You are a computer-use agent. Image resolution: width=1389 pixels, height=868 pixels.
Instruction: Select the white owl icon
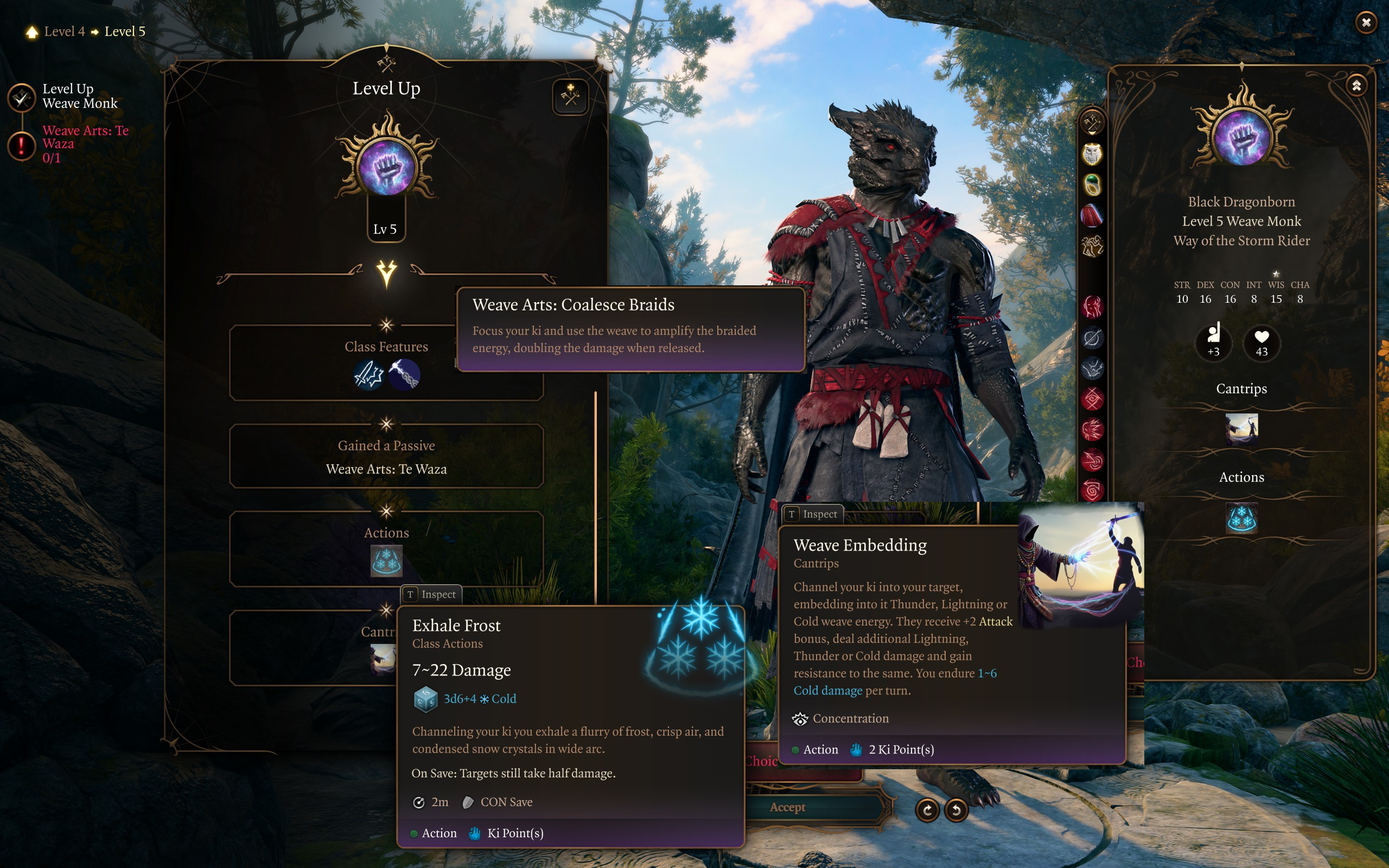pyautogui.click(x=1092, y=154)
